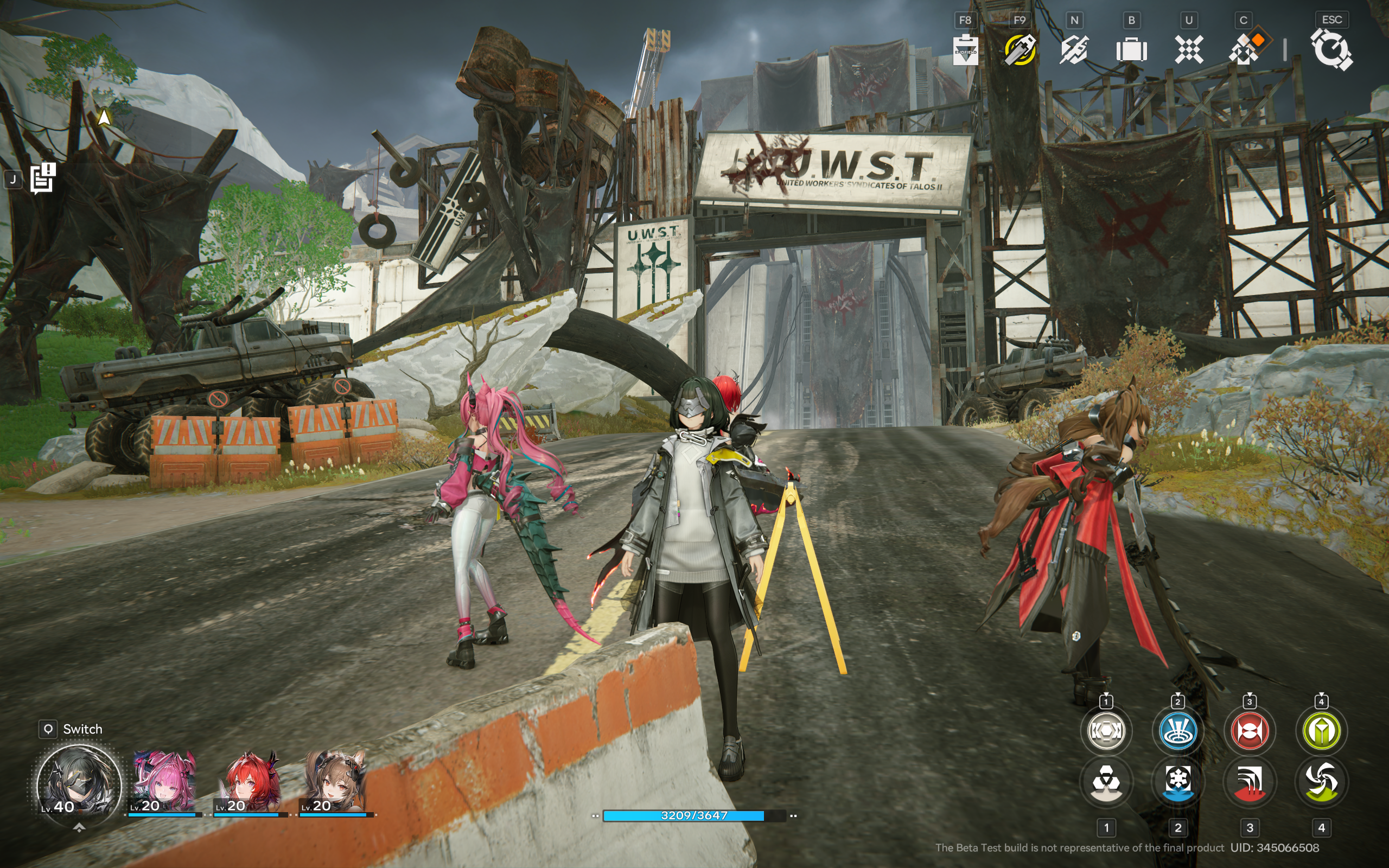Open the crossed-weapons menu icon

(x=1074, y=50)
